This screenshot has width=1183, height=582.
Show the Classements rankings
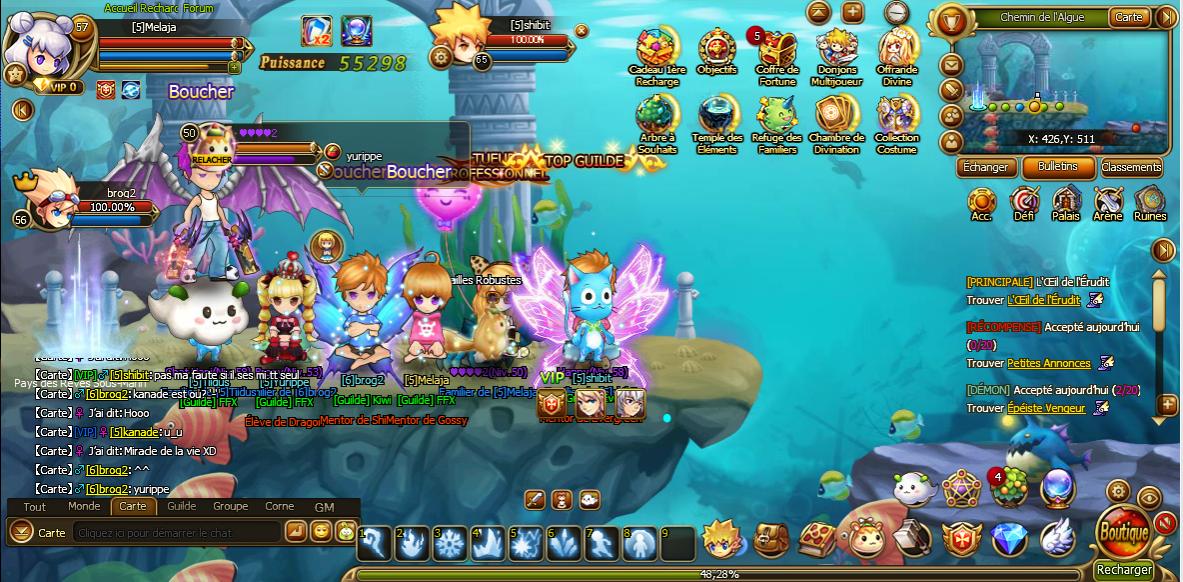(x=1131, y=167)
